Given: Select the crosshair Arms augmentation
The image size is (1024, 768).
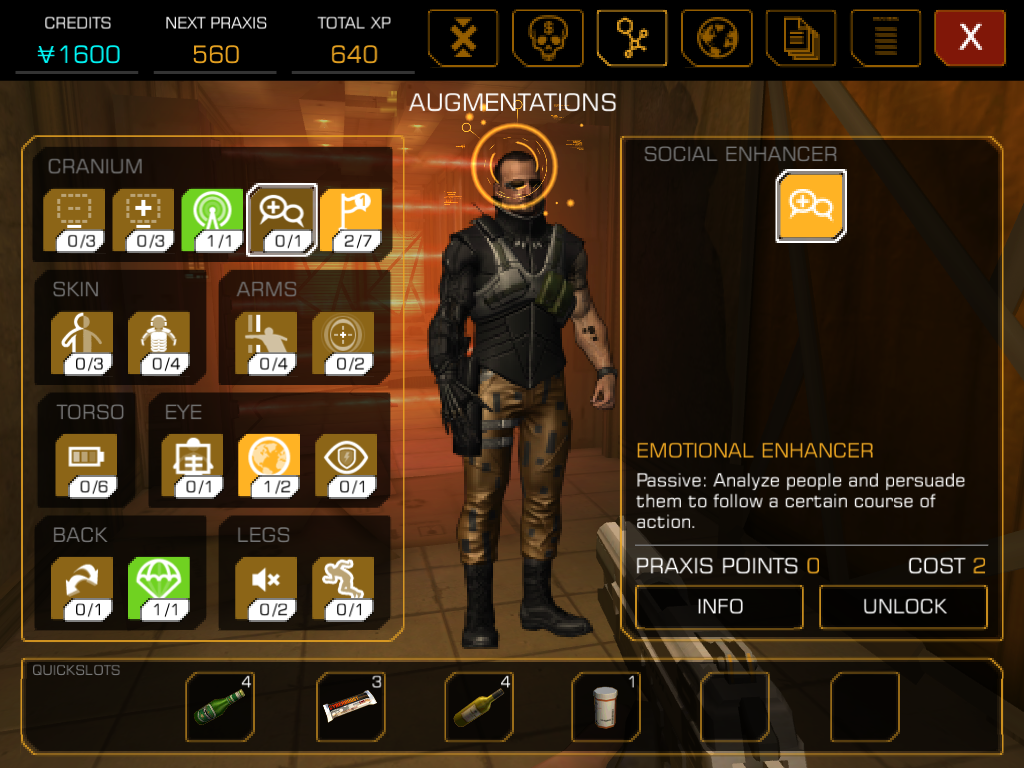Looking at the screenshot, I should point(342,342).
